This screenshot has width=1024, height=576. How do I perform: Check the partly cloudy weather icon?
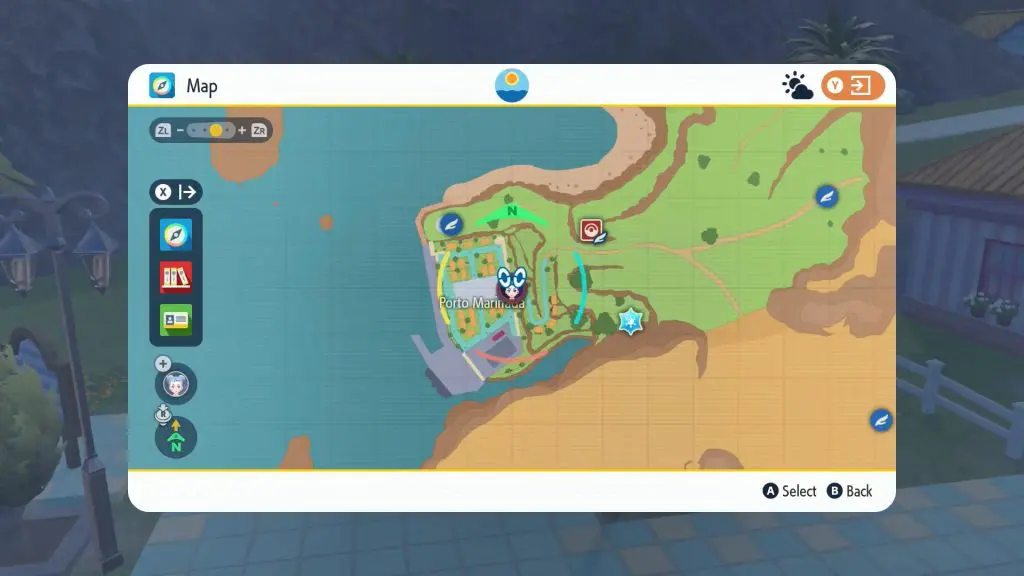tap(797, 87)
